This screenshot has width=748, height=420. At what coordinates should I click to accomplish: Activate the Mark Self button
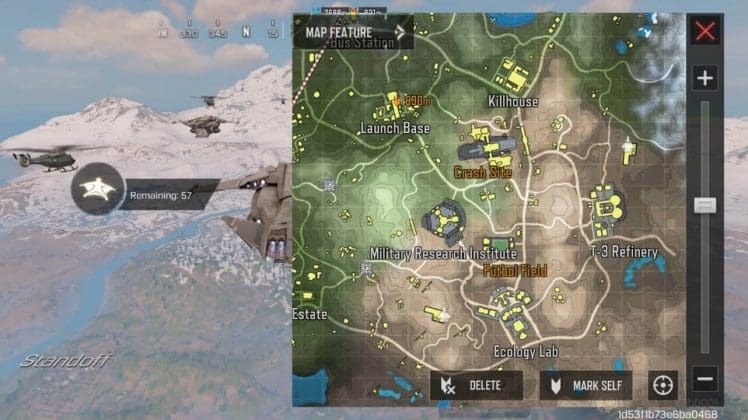pos(586,385)
